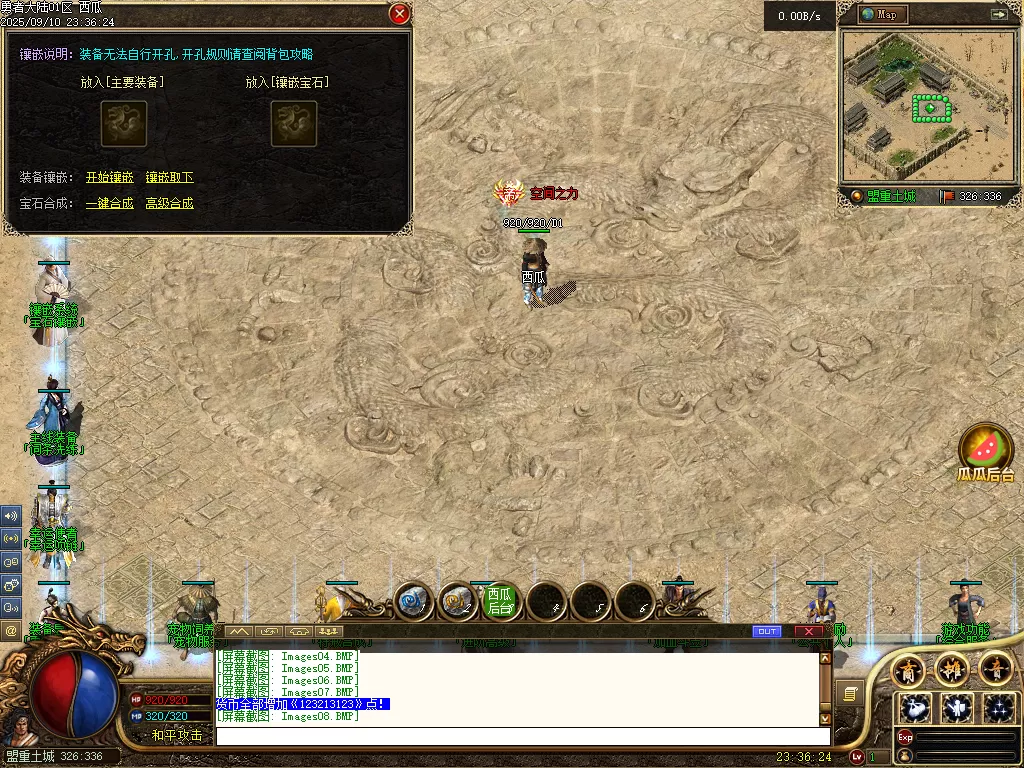This screenshot has height=768, width=1024.
Task: Click the blue OUT button on chat bar
Action: [x=767, y=631]
